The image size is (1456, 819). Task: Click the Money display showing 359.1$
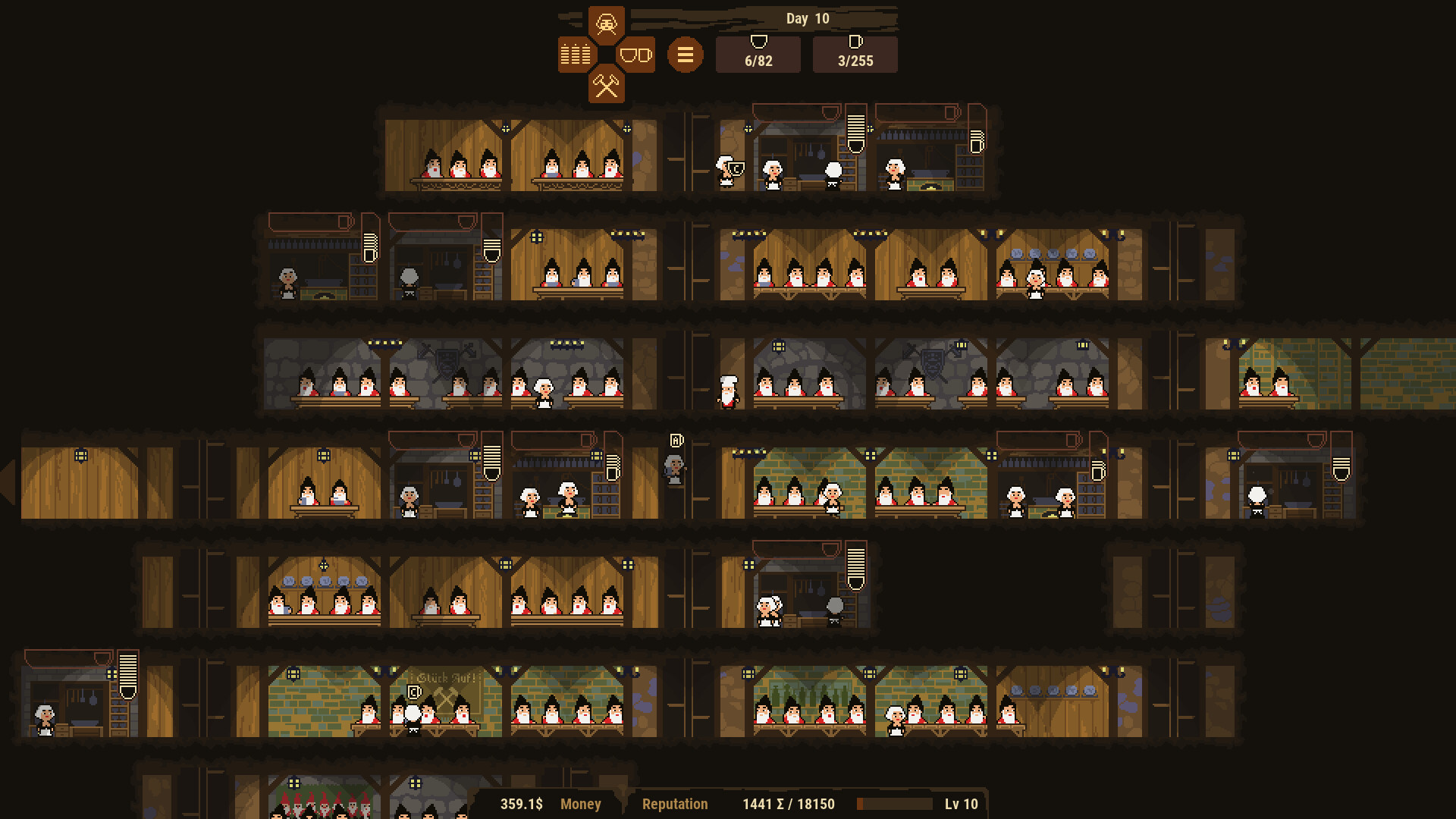[x=518, y=804]
